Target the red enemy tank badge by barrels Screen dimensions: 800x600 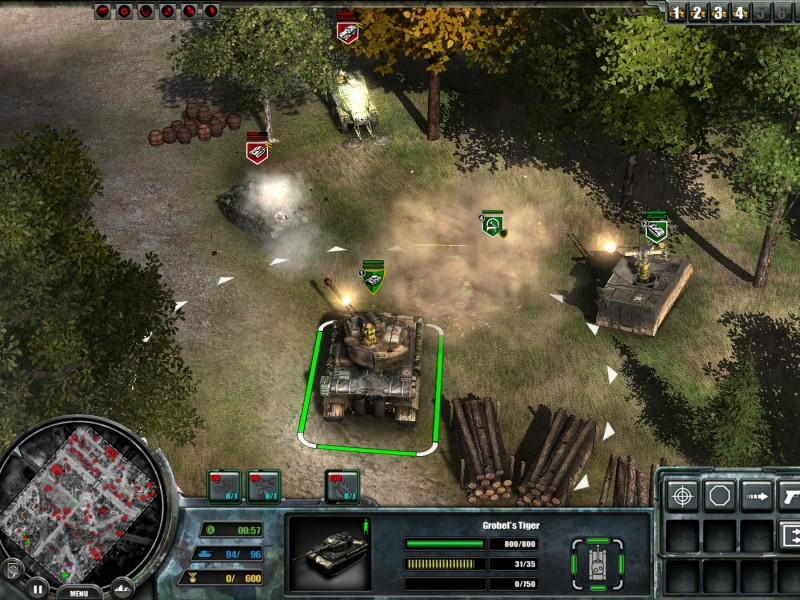tap(257, 151)
